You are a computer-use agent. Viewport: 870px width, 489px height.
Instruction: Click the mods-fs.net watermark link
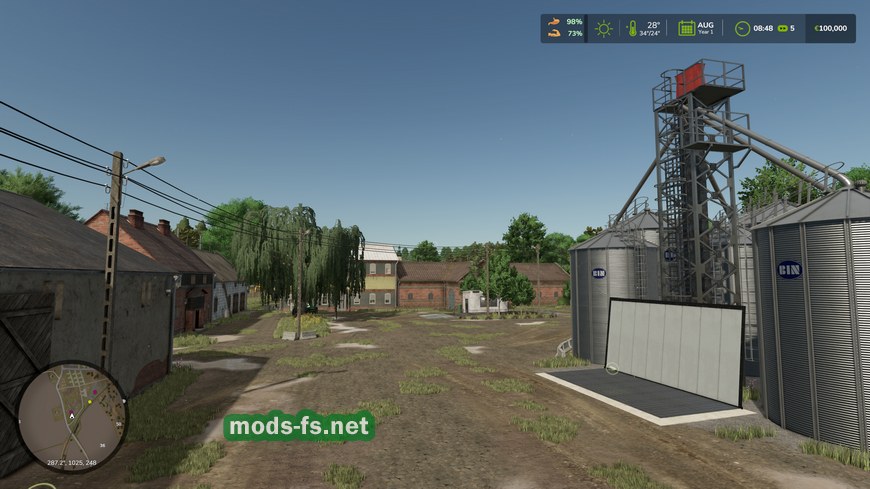[299, 427]
